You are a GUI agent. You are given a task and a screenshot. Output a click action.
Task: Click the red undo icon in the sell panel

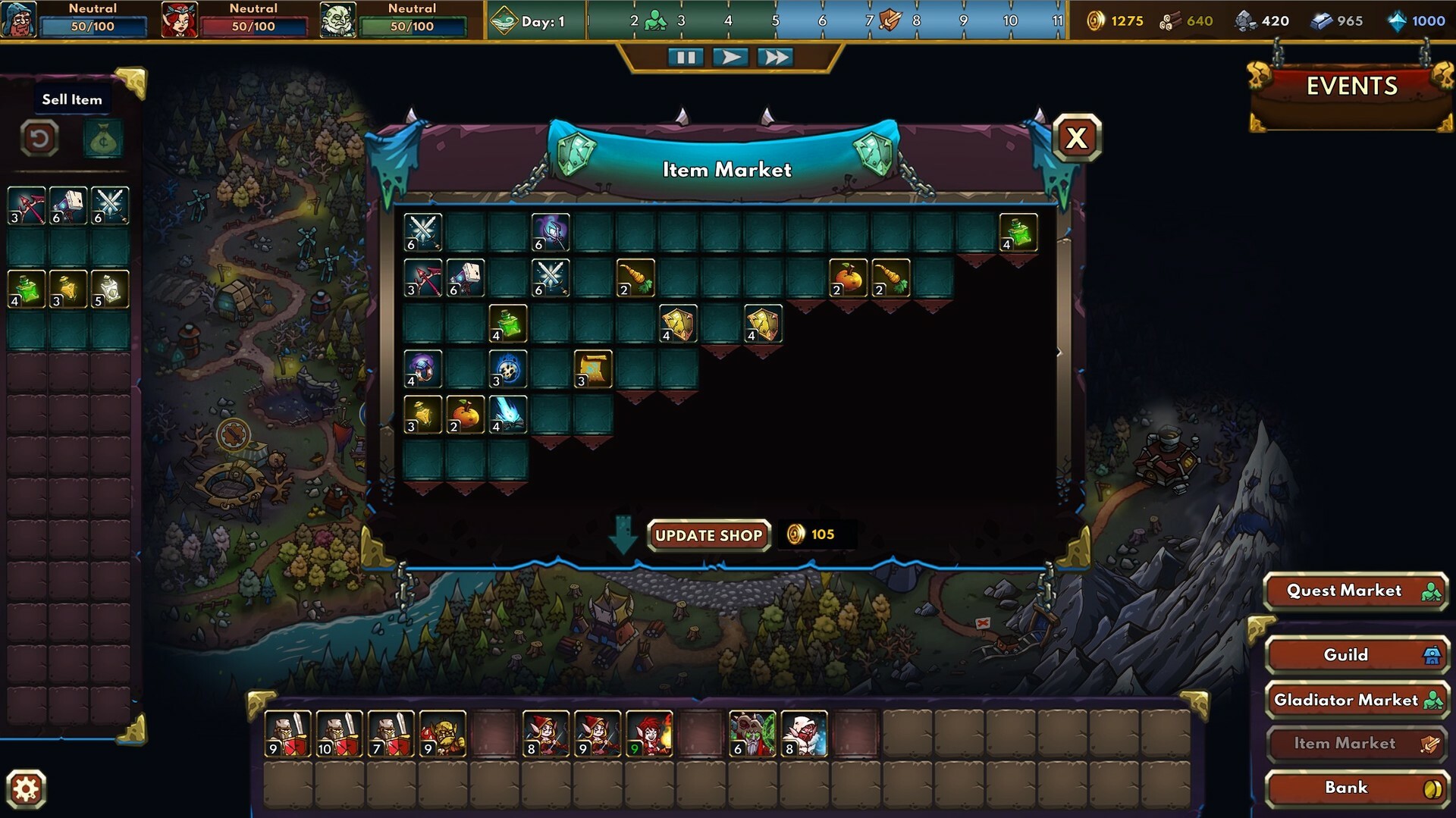pos(39,139)
